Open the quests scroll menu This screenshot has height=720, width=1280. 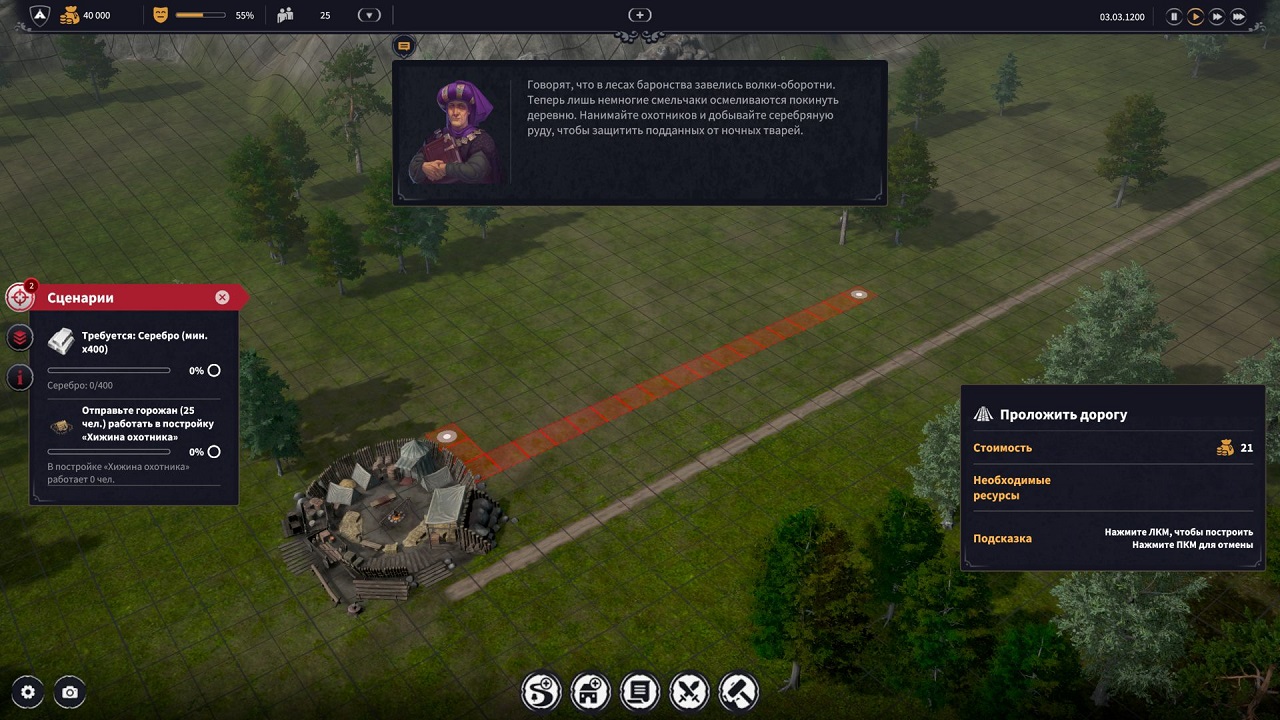[640, 691]
